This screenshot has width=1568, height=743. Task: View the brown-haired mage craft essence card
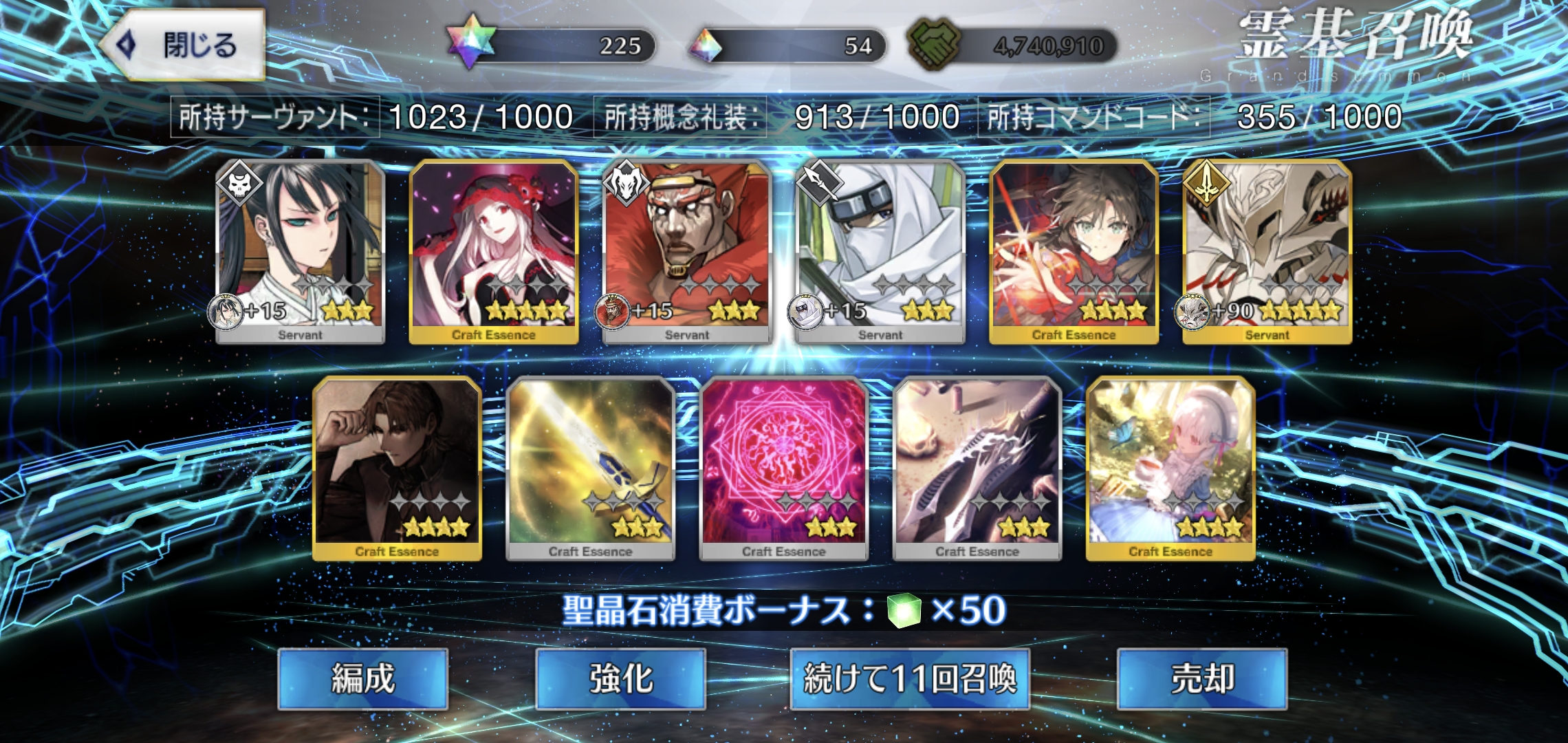click(1074, 251)
